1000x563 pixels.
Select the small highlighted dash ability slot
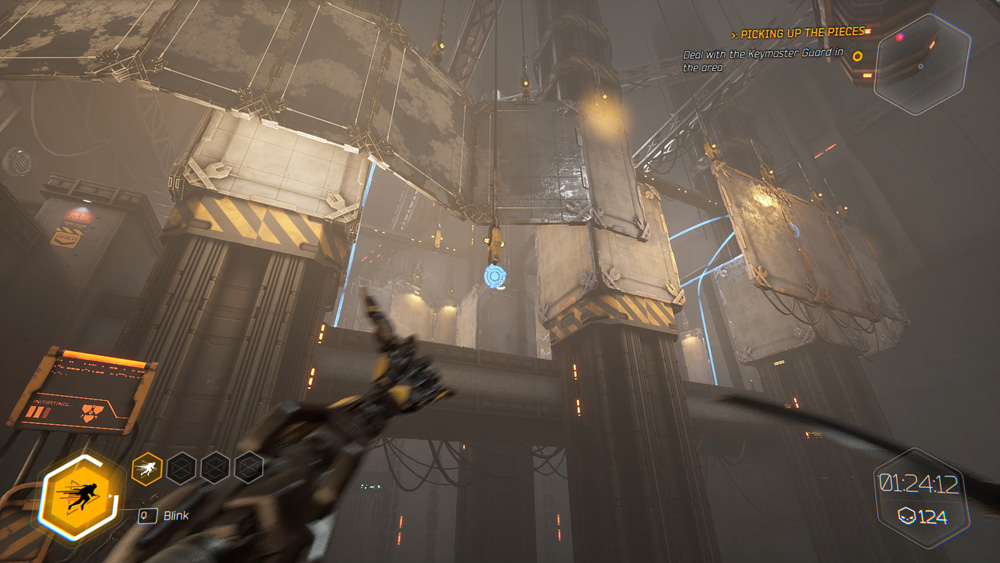(x=146, y=466)
